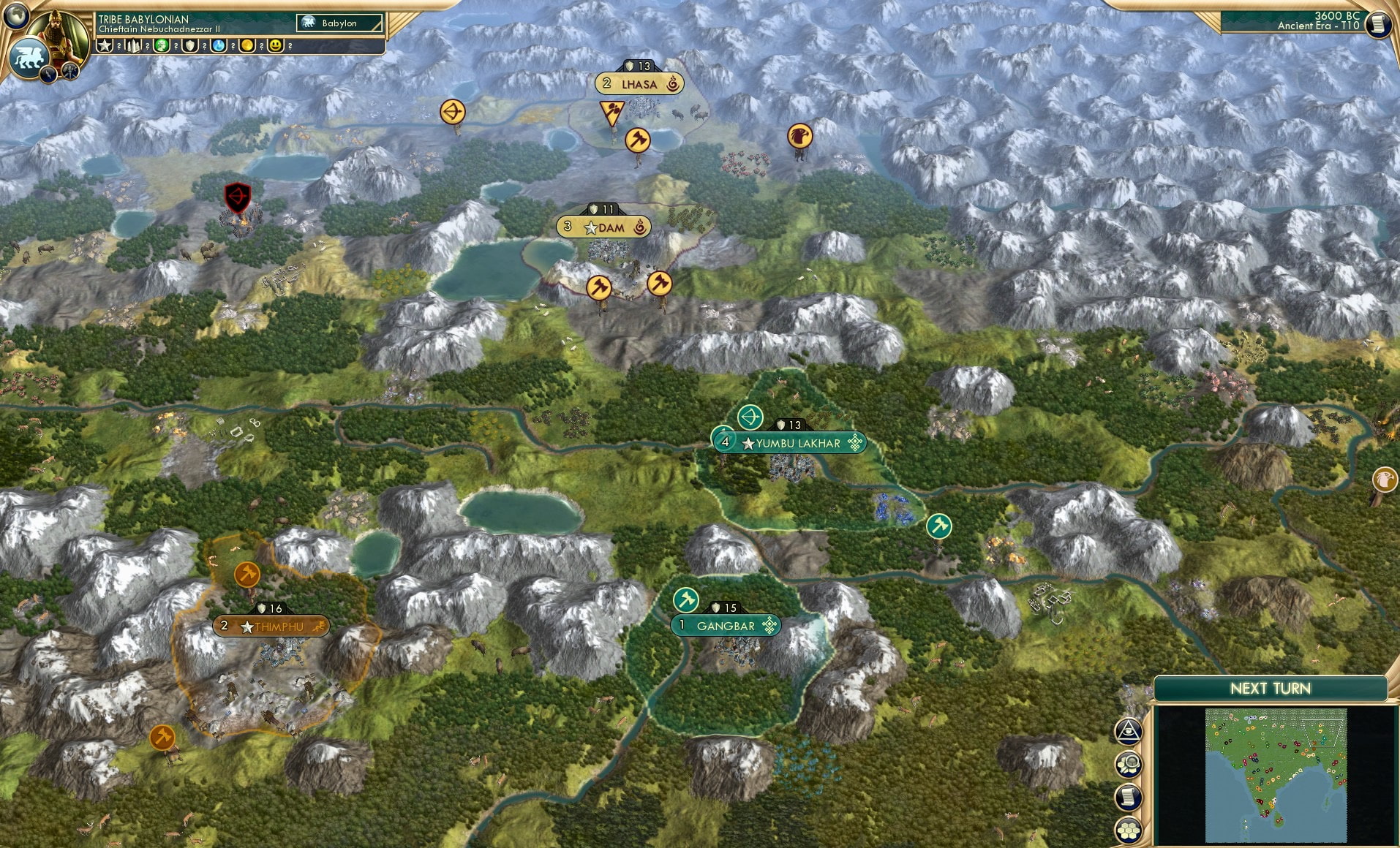Click the shield stat icon on the top panel
This screenshot has width=1400, height=848.
click(x=189, y=46)
